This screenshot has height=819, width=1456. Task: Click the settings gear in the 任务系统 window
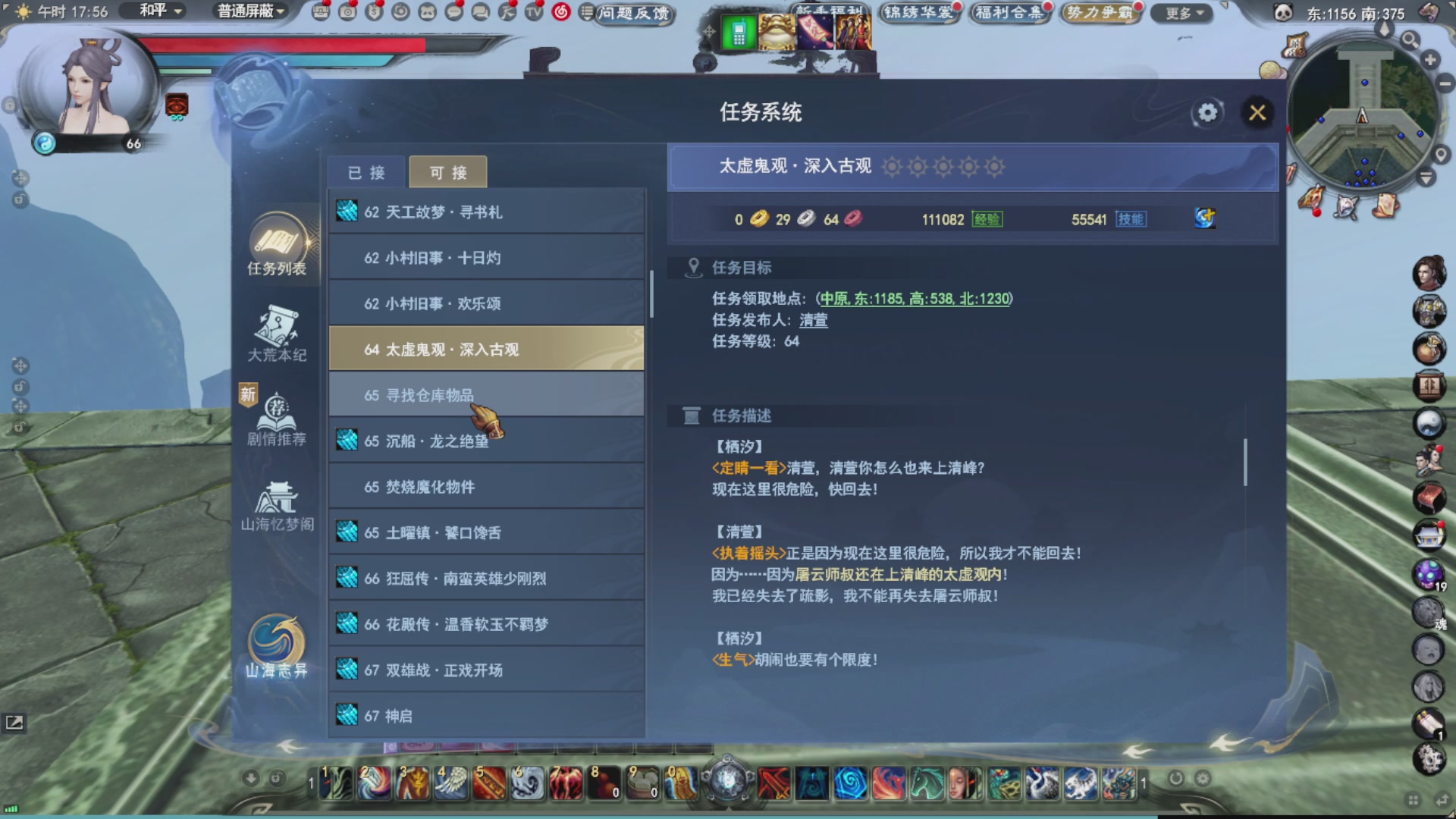[1207, 112]
